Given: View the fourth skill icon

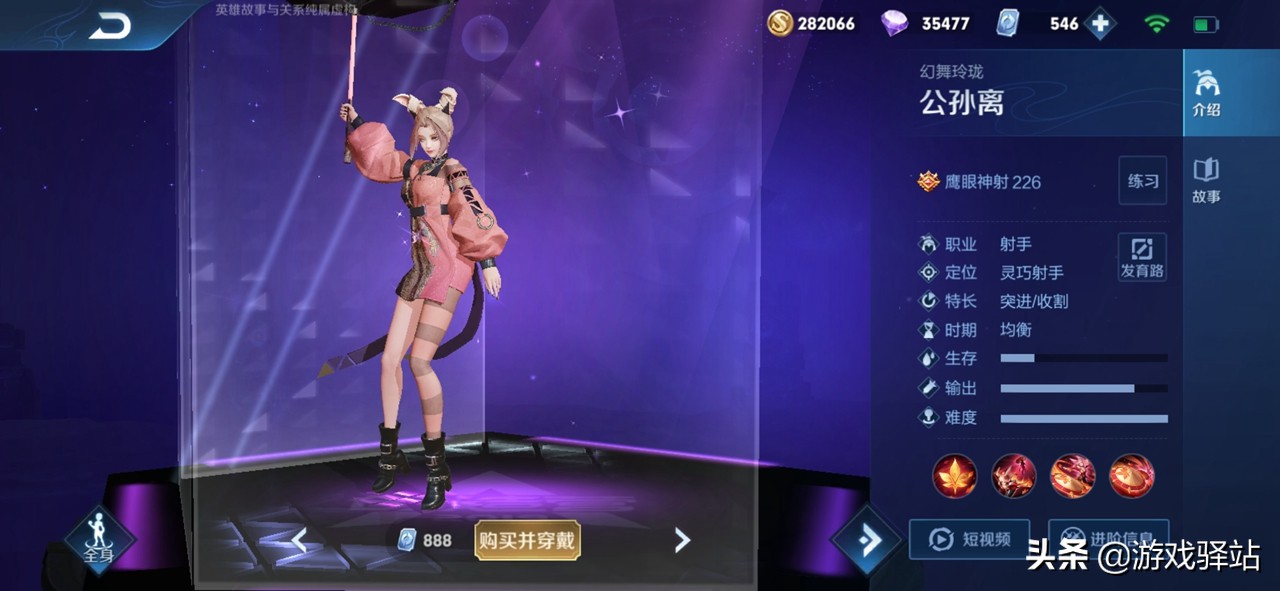Looking at the screenshot, I should (x=1131, y=476).
